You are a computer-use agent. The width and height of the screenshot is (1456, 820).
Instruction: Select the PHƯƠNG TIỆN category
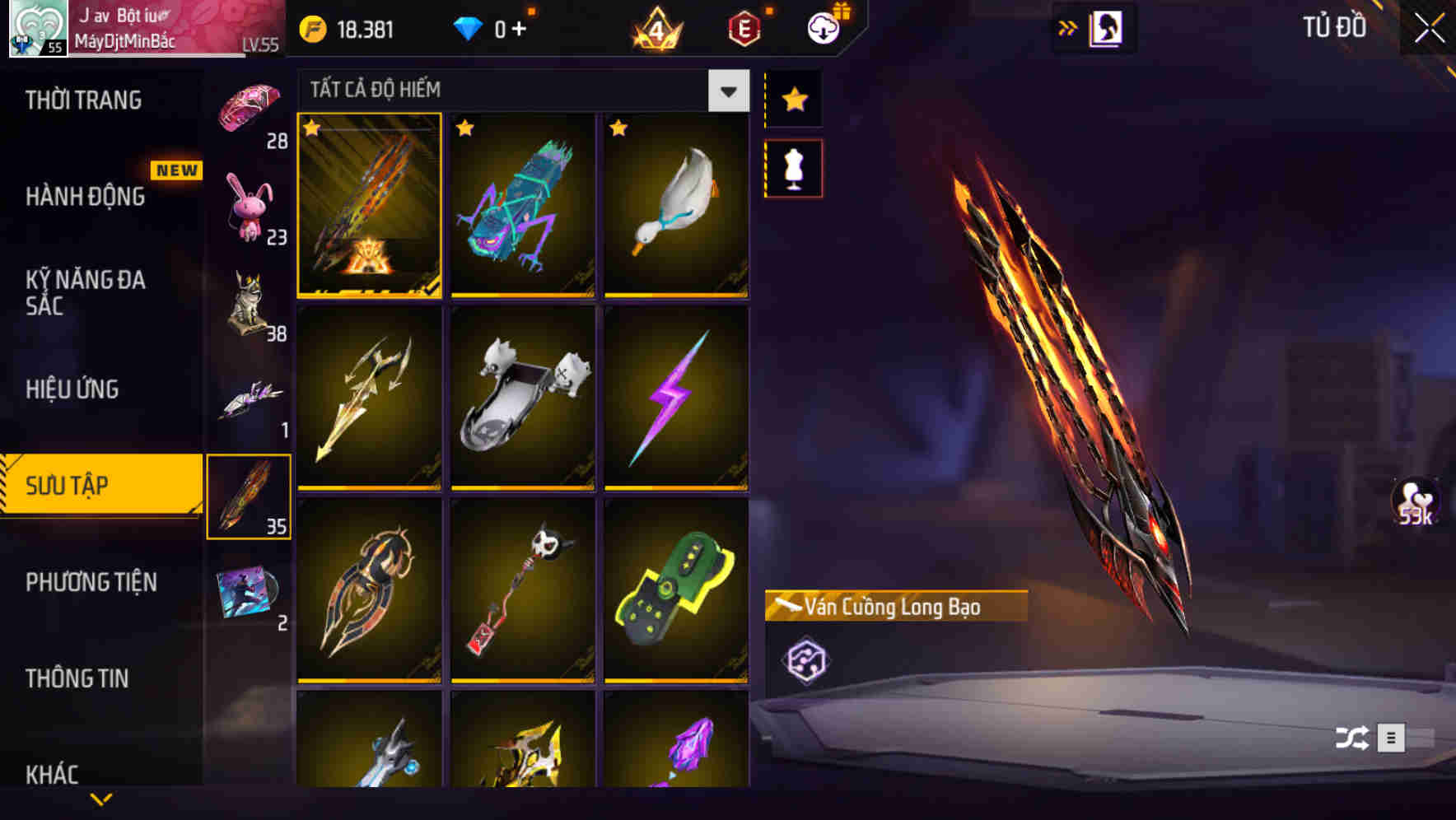91,581
